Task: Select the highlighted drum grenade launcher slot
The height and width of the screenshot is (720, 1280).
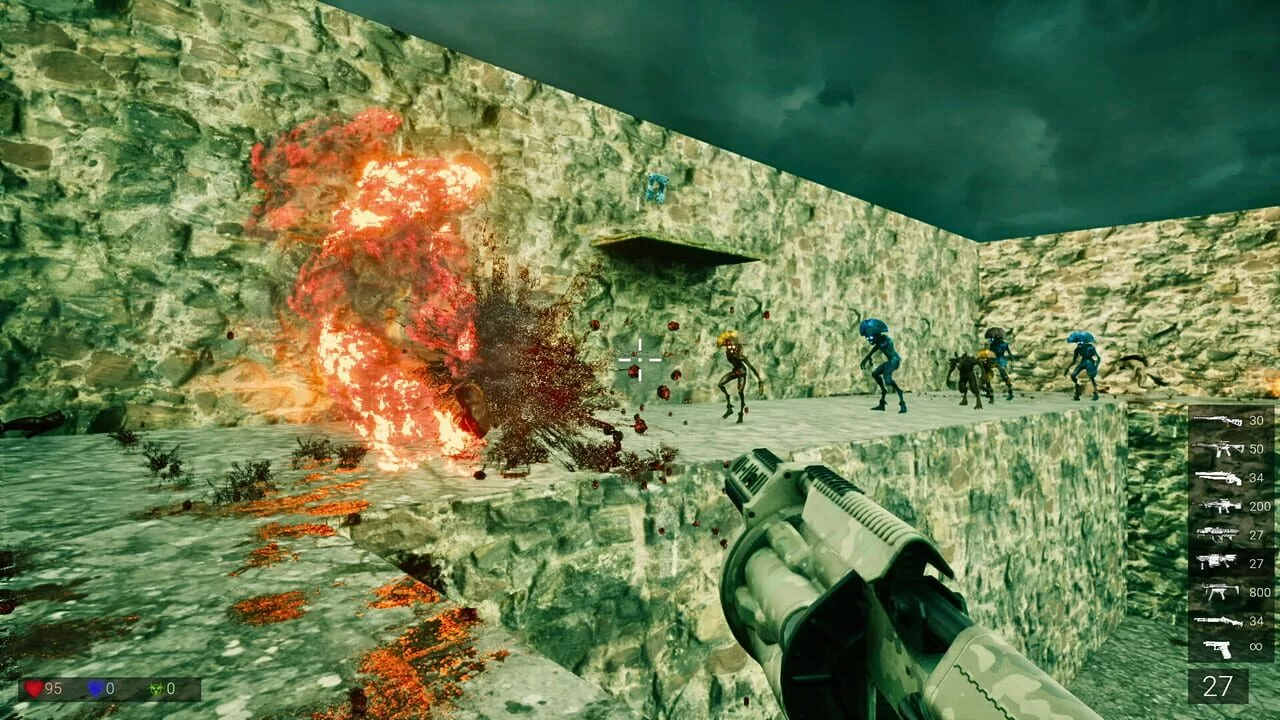Action: click(x=1218, y=562)
